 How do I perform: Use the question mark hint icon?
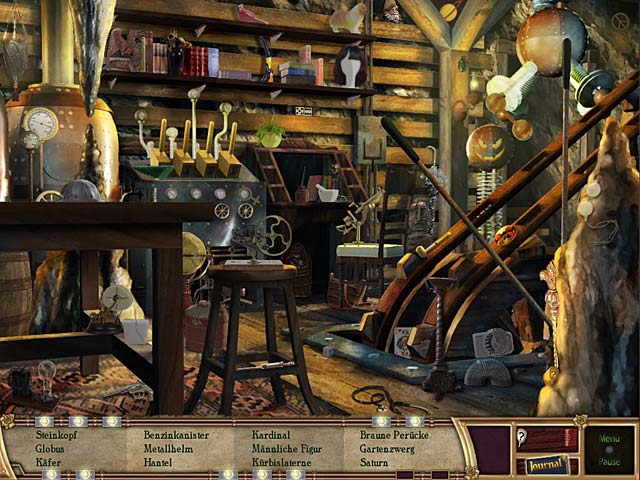[521, 435]
